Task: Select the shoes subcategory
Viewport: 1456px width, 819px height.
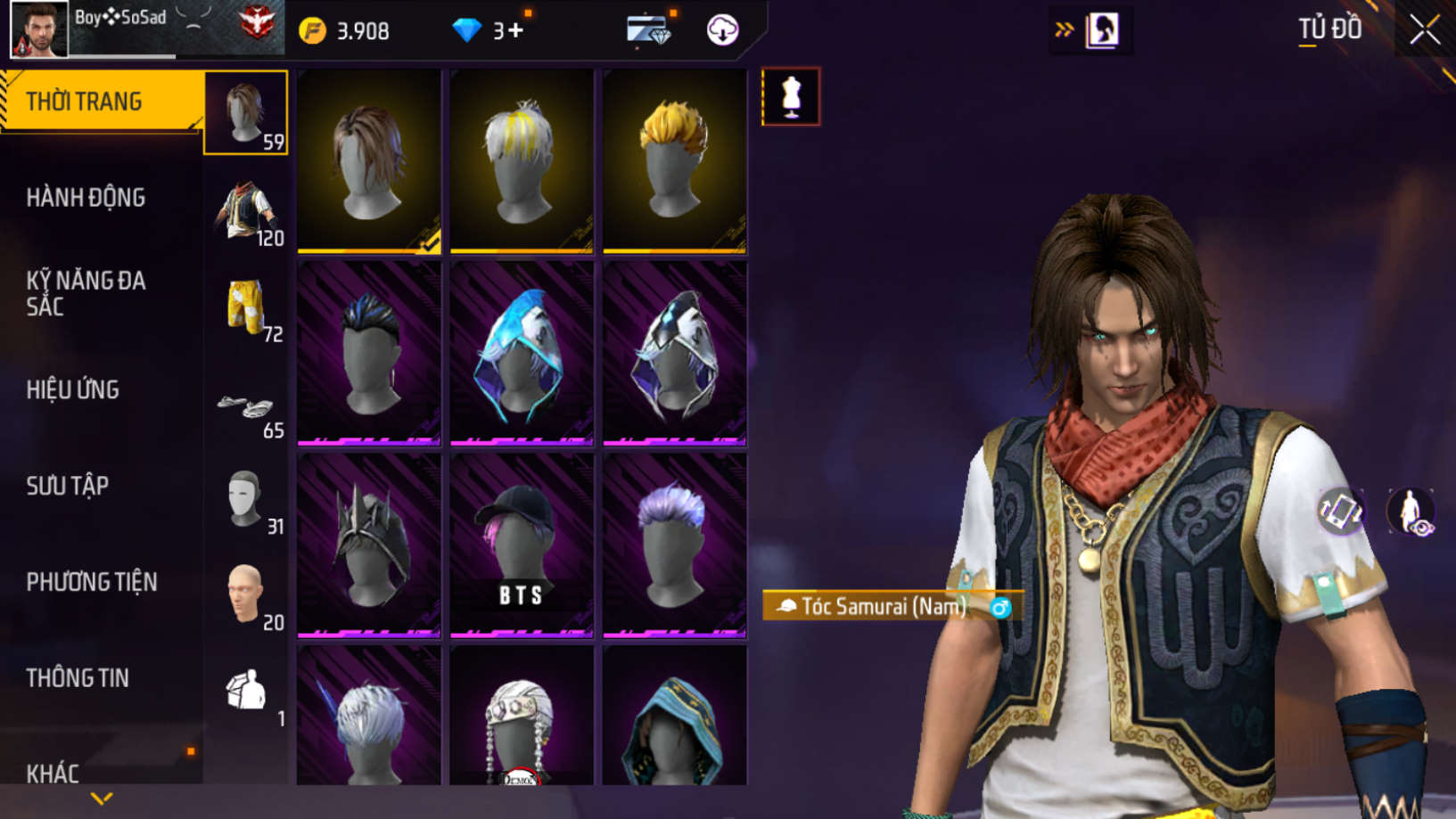Action: (x=246, y=408)
